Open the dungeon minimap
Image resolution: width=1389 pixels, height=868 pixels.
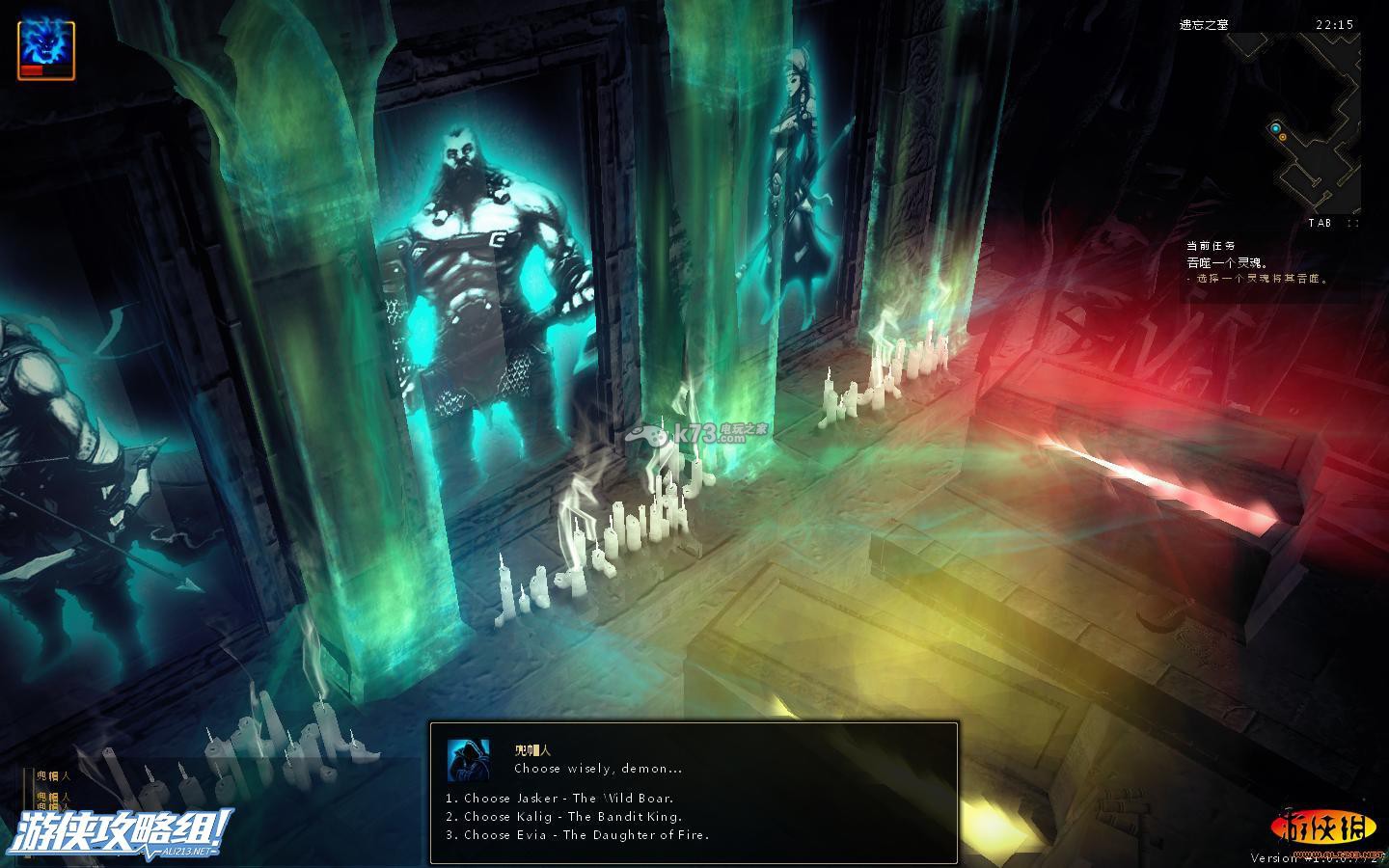coord(1313,125)
